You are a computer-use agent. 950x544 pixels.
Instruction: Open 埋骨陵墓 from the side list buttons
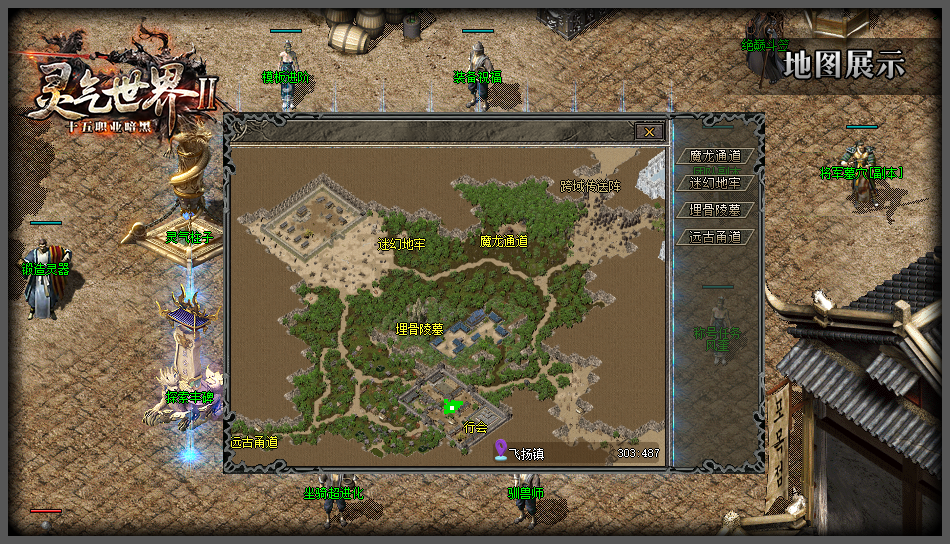(x=715, y=210)
